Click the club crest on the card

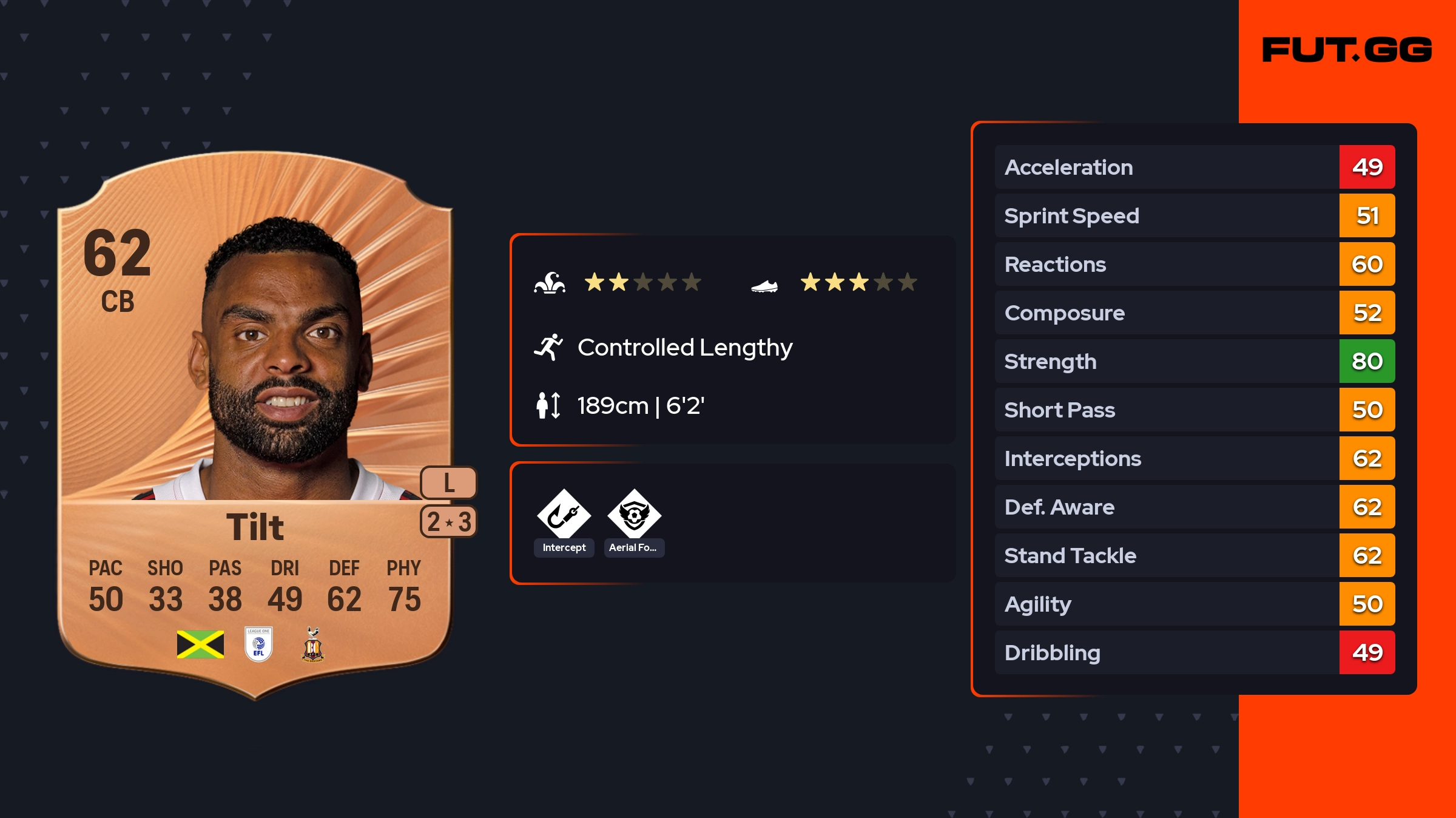[x=312, y=644]
